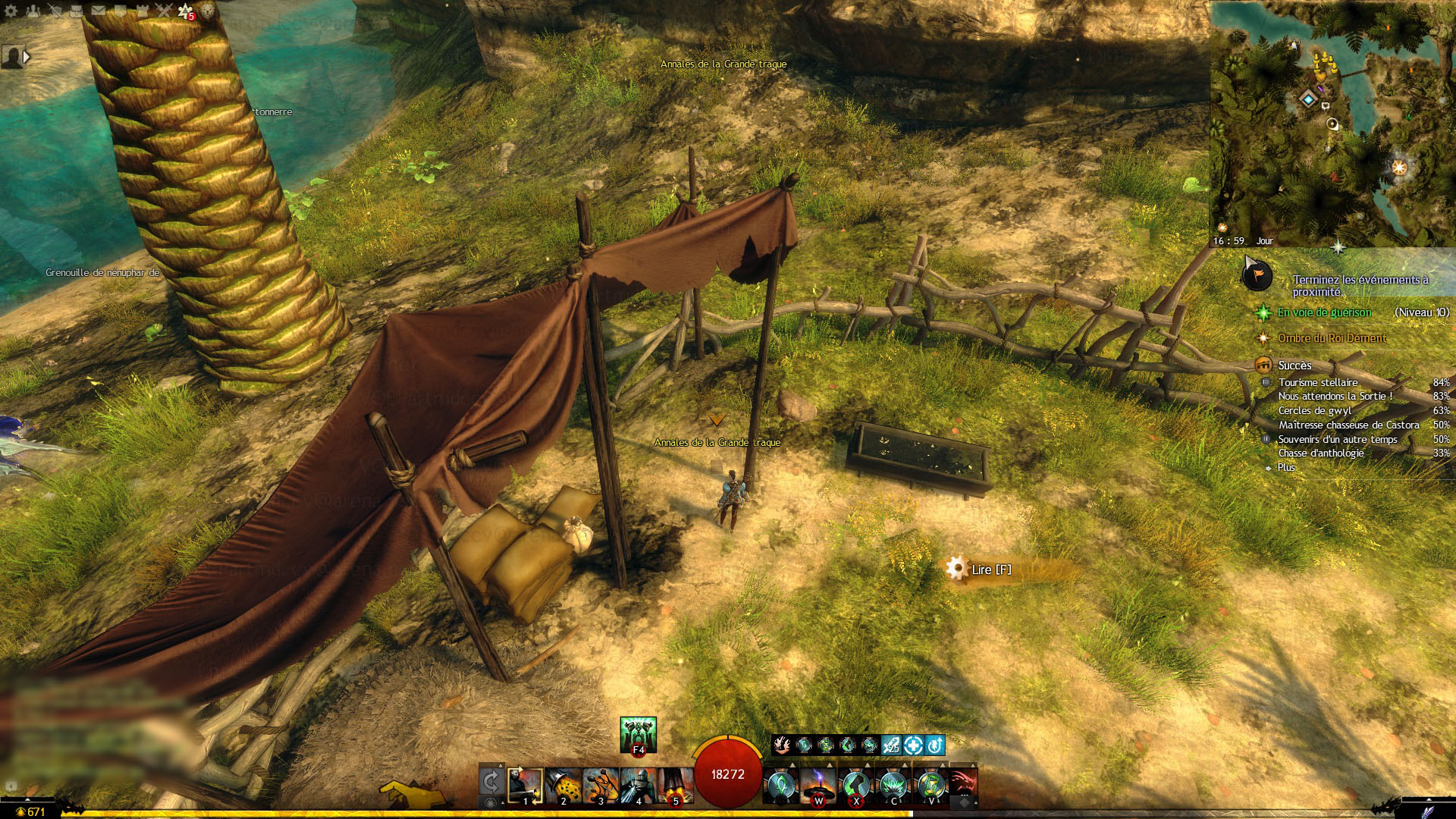The image size is (1456, 819).
Task: Activate weapon skill 1 rifle shot
Action: (525, 786)
